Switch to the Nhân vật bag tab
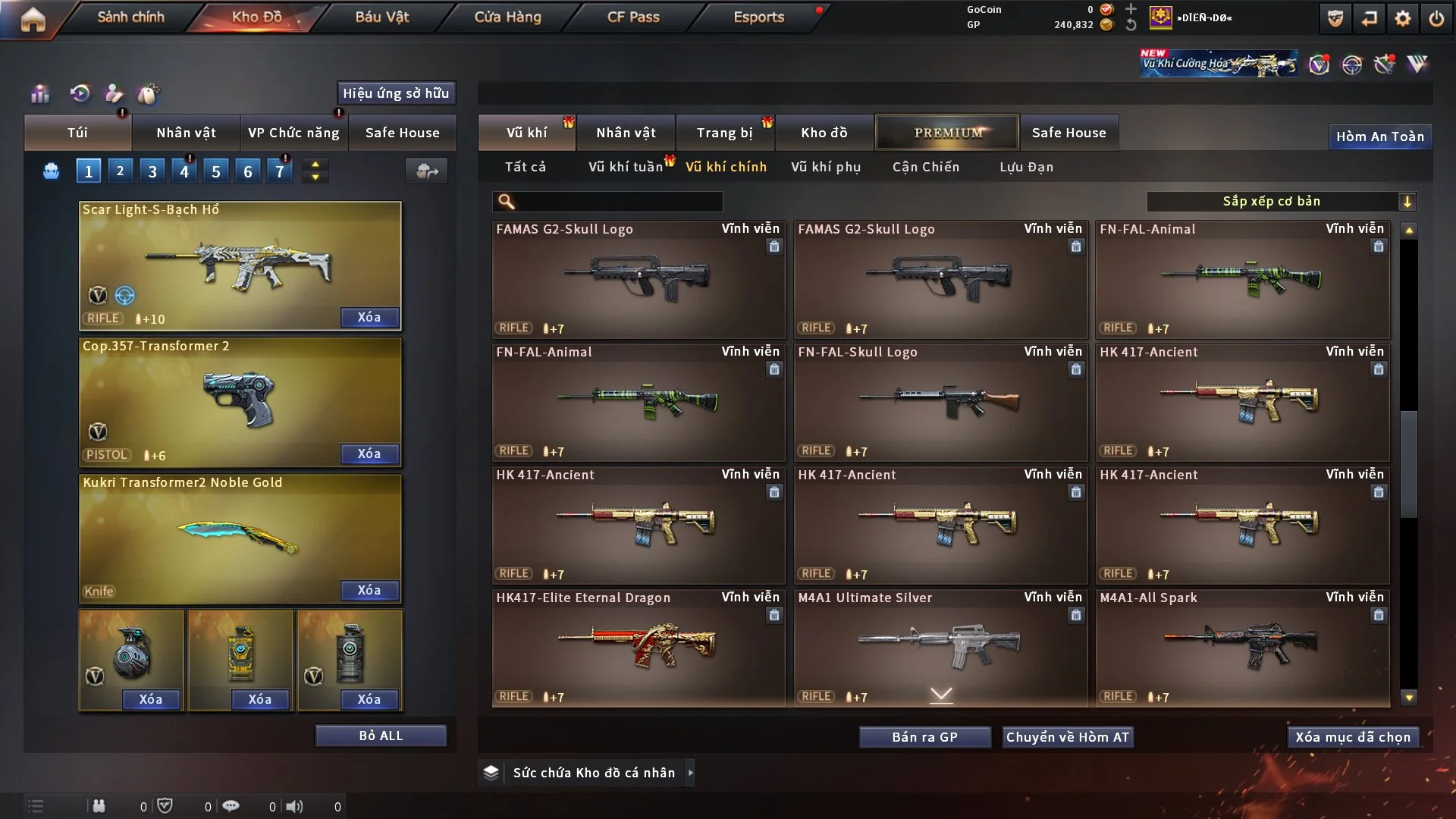Viewport: 1456px width, 819px height. click(x=186, y=133)
